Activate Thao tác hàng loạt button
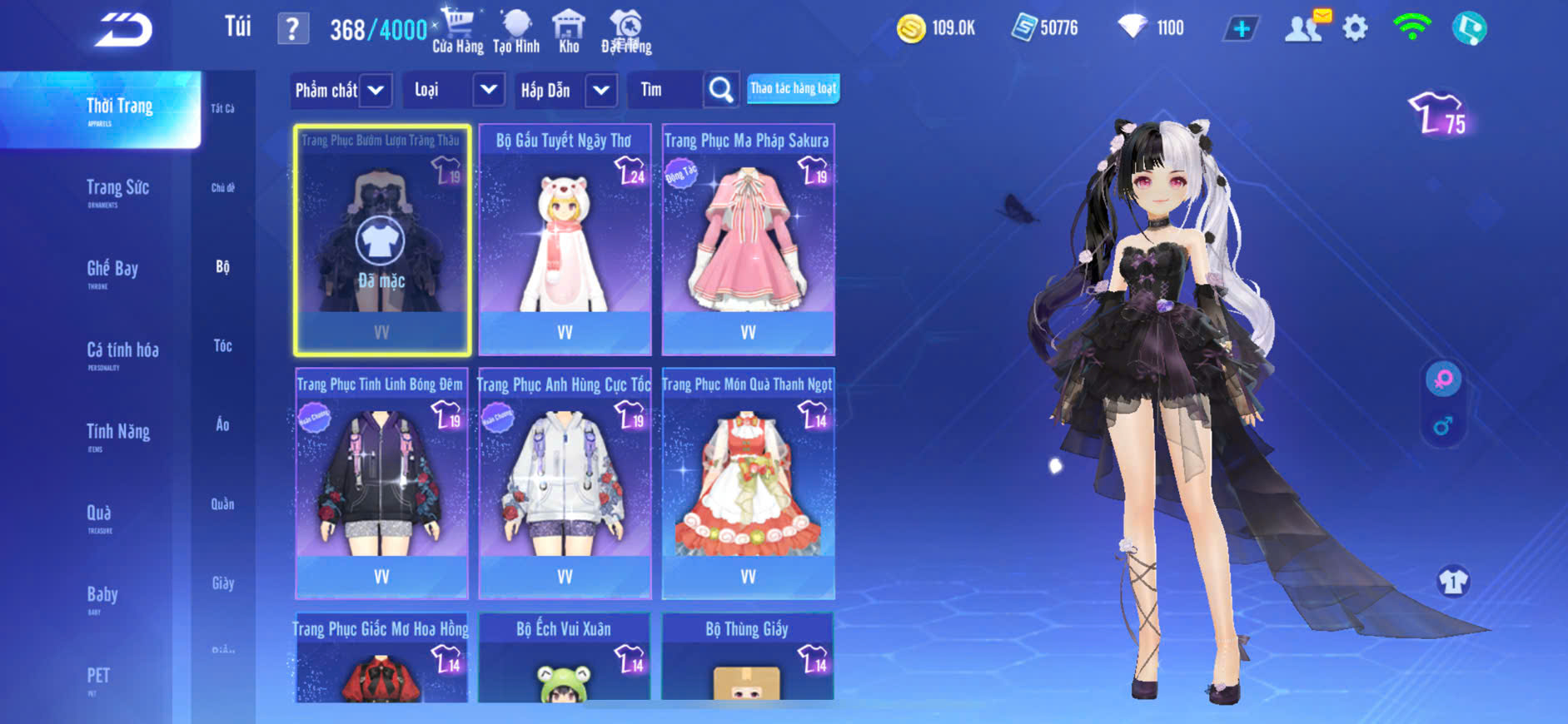This screenshot has width=1568, height=724. tap(793, 88)
